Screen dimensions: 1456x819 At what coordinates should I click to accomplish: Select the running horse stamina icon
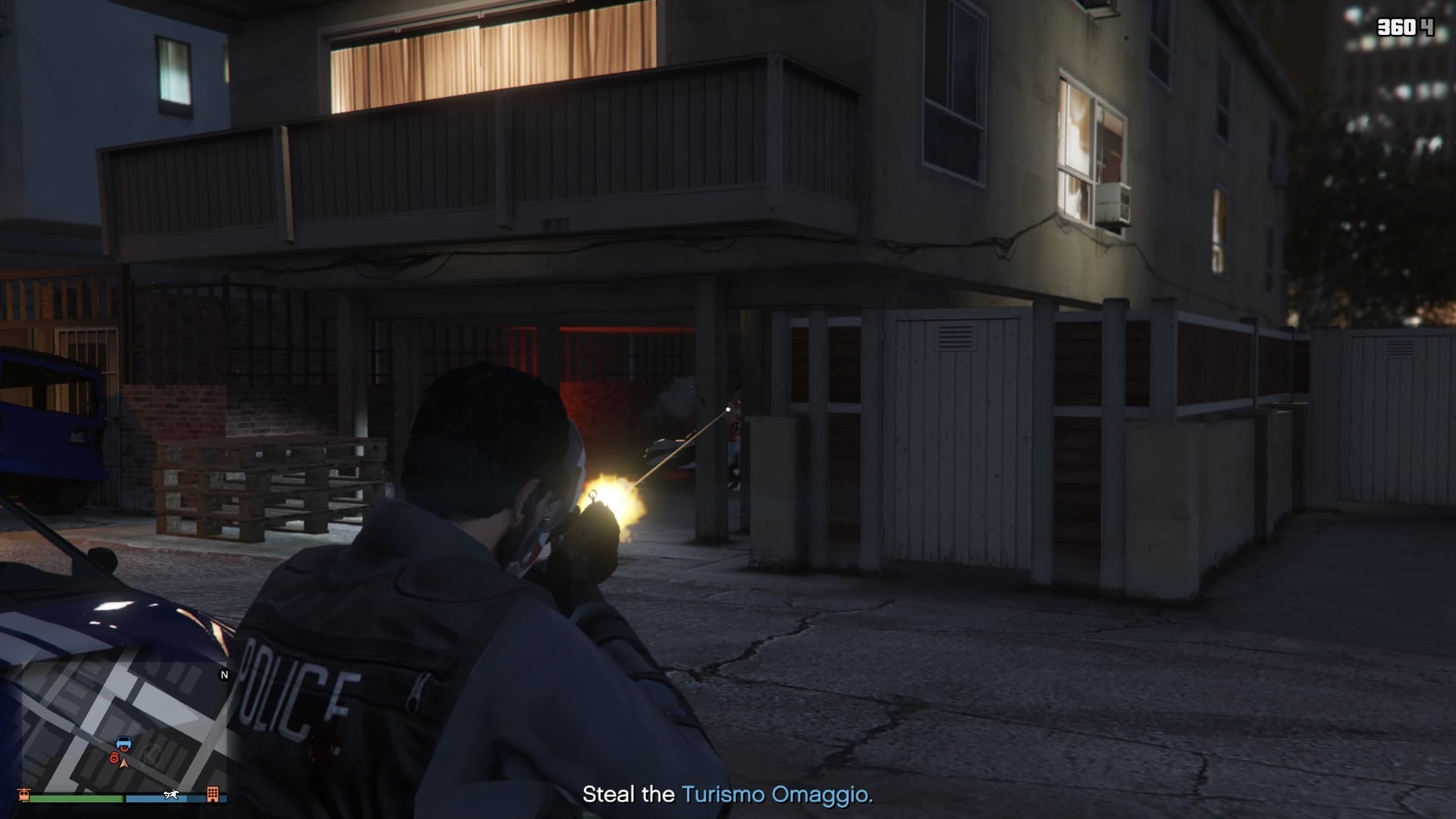[171, 794]
